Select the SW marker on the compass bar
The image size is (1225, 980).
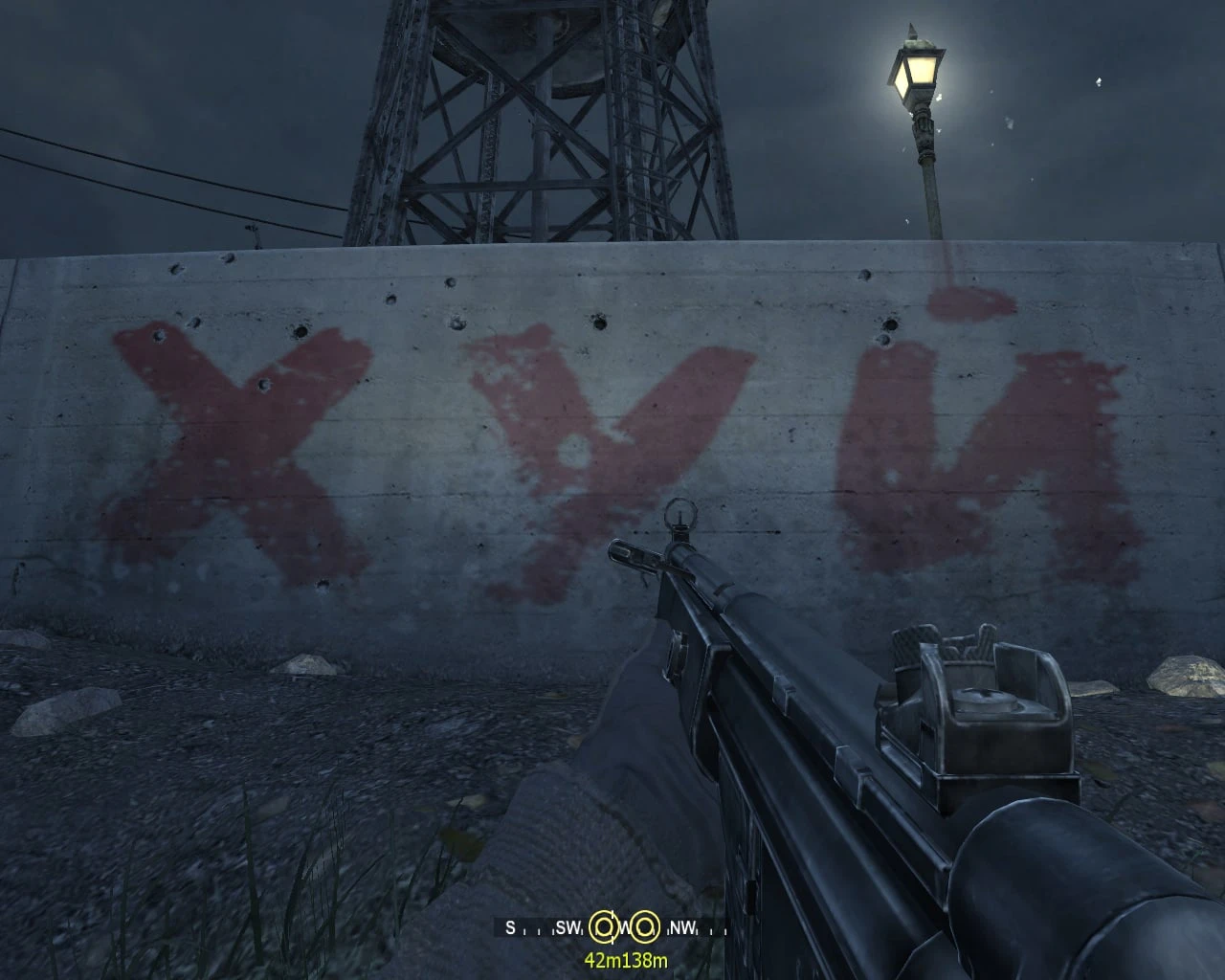pyautogui.click(x=568, y=926)
